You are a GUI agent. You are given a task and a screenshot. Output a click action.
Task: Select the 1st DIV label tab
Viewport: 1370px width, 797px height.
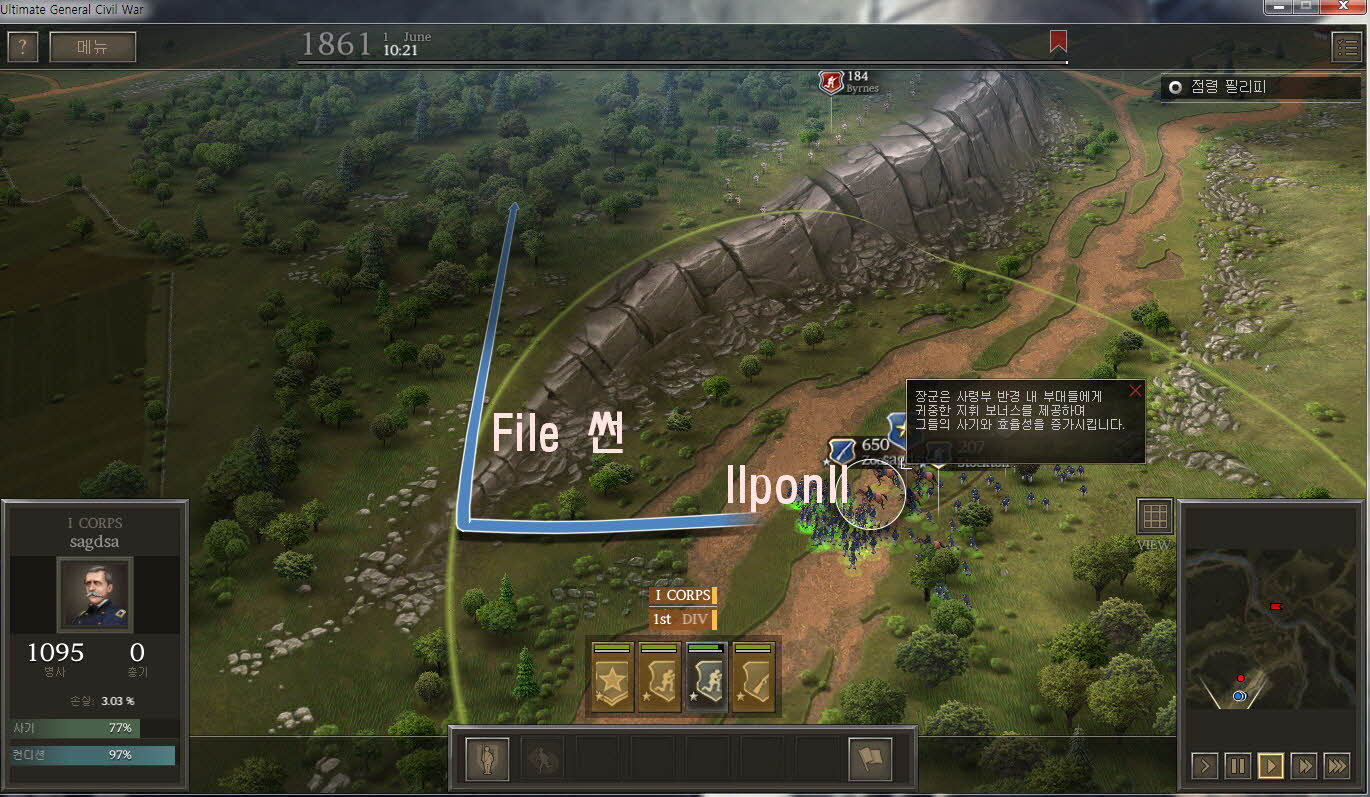point(682,619)
